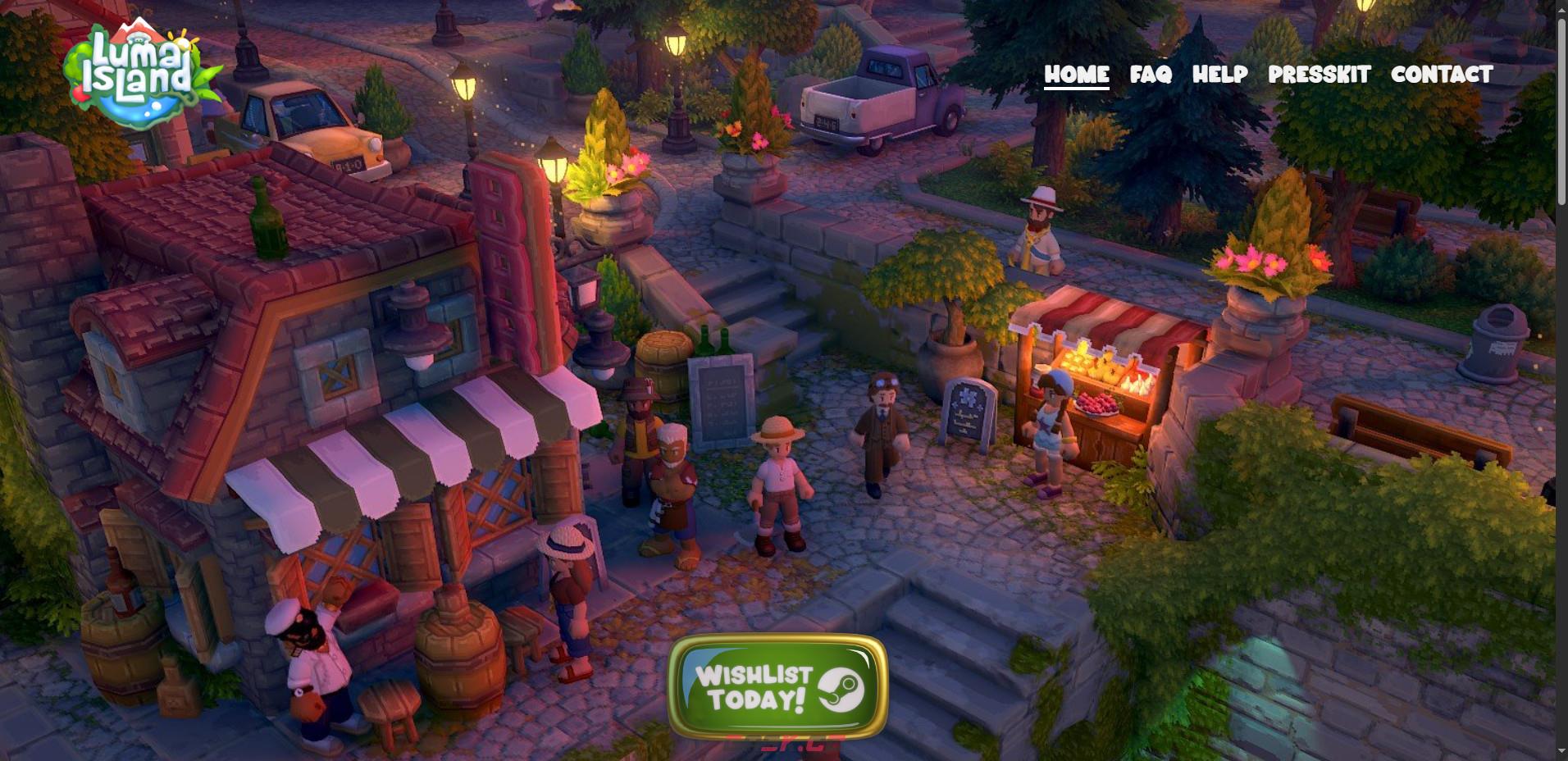Click the Wishlist Today Steam button
1568x761 pixels.
click(777, 687)
